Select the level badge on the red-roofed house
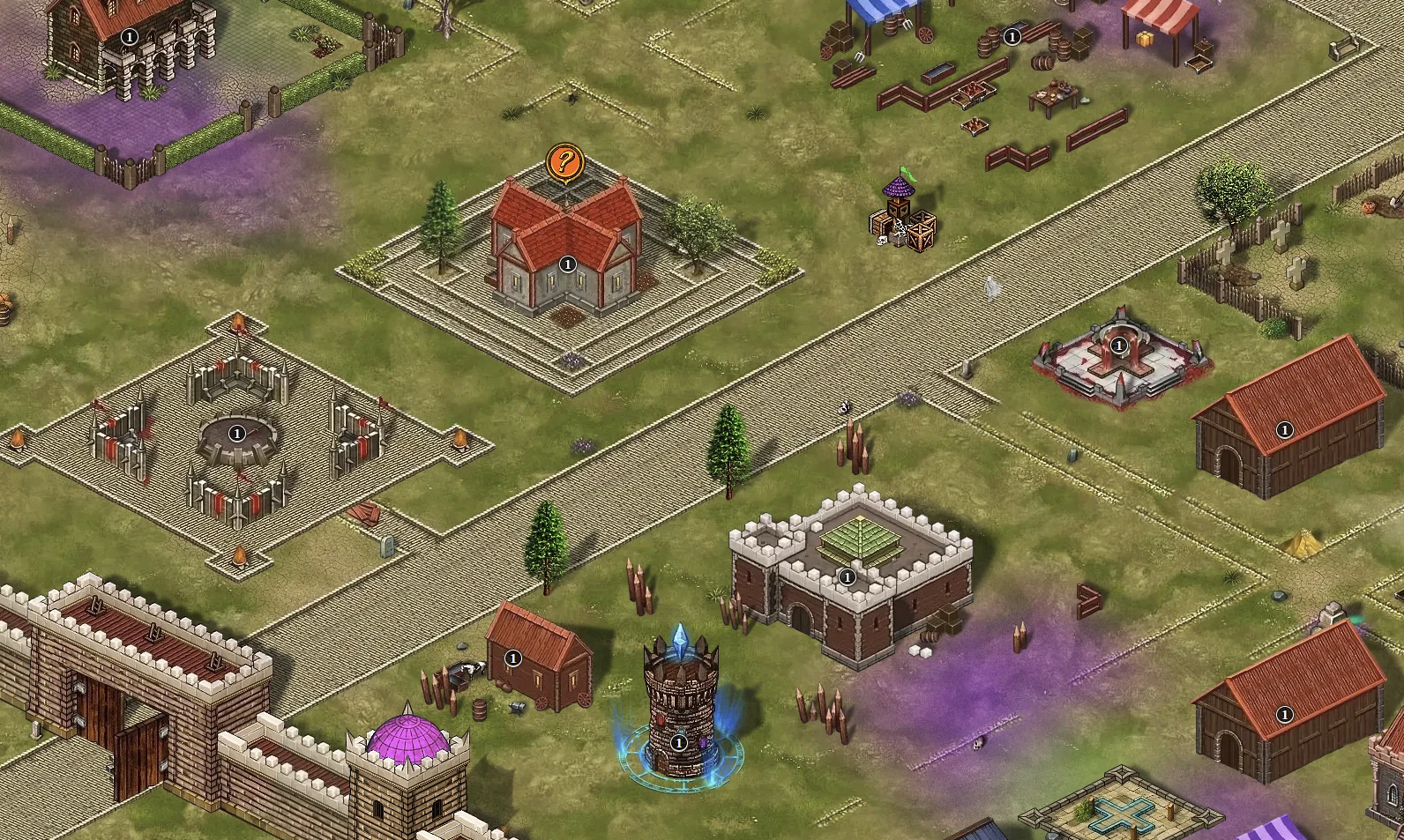 (568, 264)
